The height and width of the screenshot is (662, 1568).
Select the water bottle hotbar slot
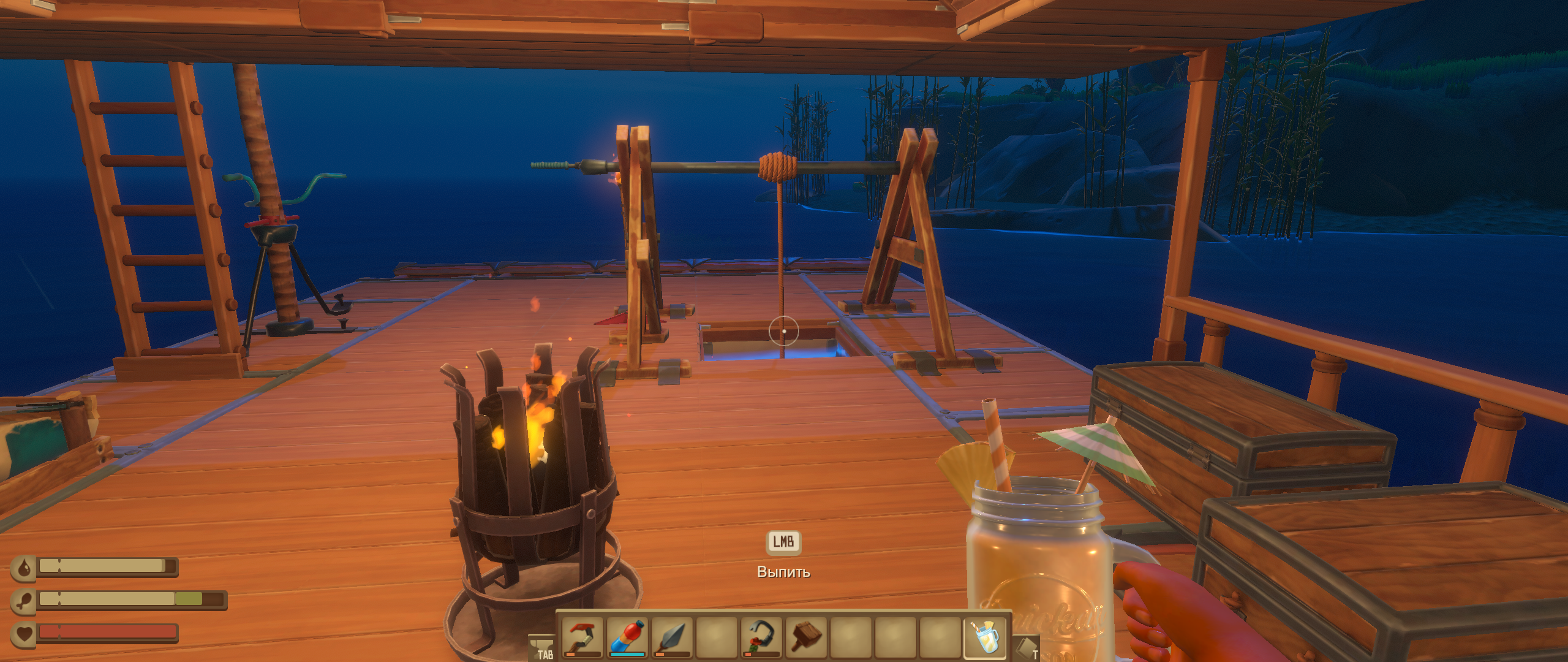click(x=627, y=637)
